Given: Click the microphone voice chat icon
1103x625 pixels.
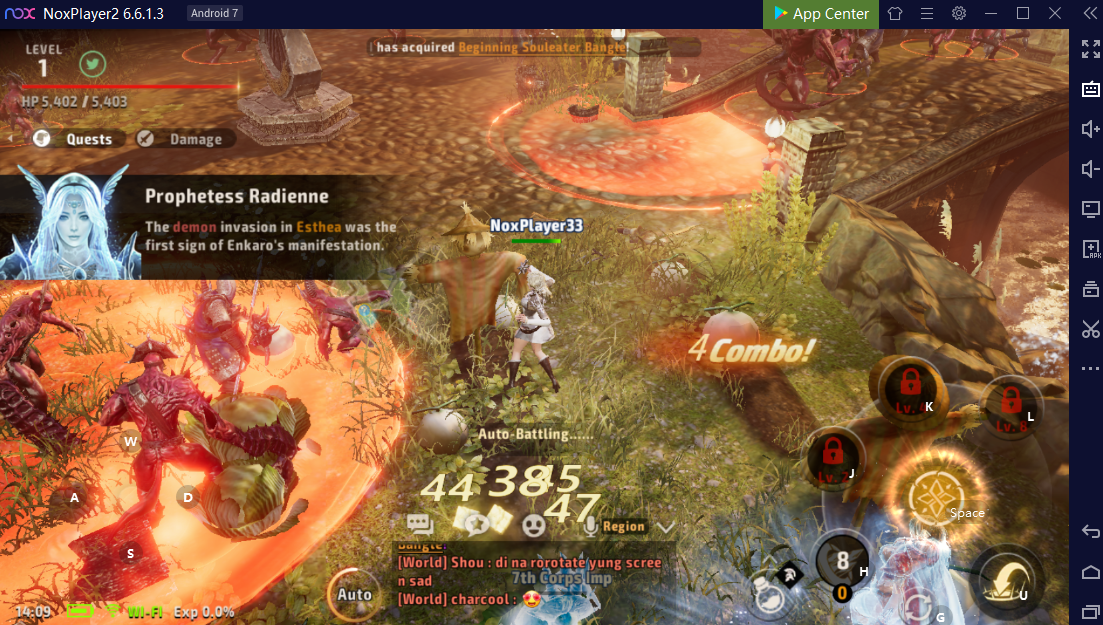Looking at the screenshot, I should click(592, 525).
